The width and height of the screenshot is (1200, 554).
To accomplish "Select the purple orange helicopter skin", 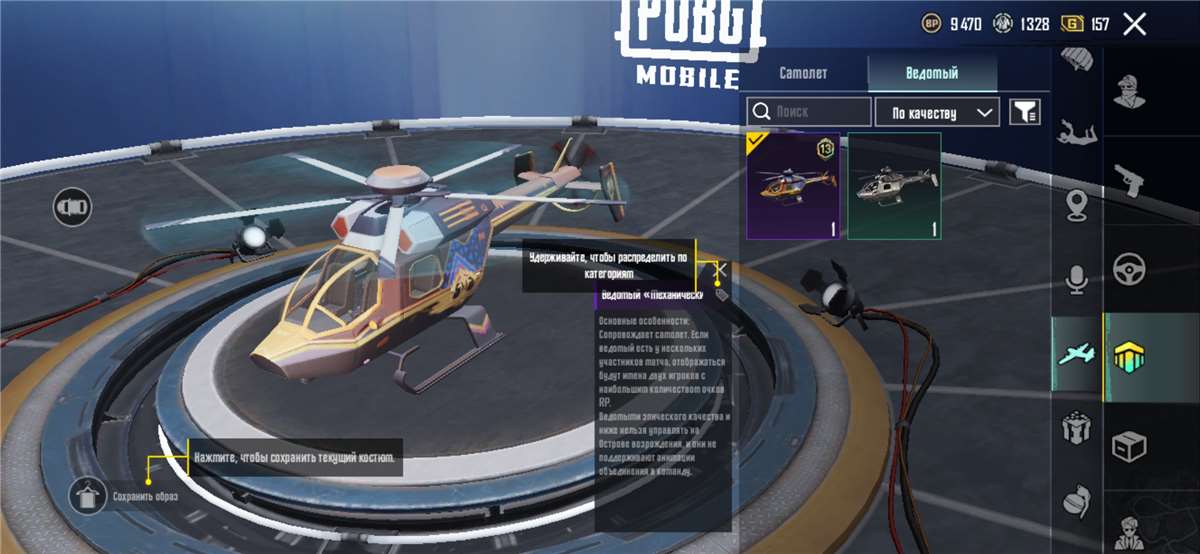I will click(793, 186).
